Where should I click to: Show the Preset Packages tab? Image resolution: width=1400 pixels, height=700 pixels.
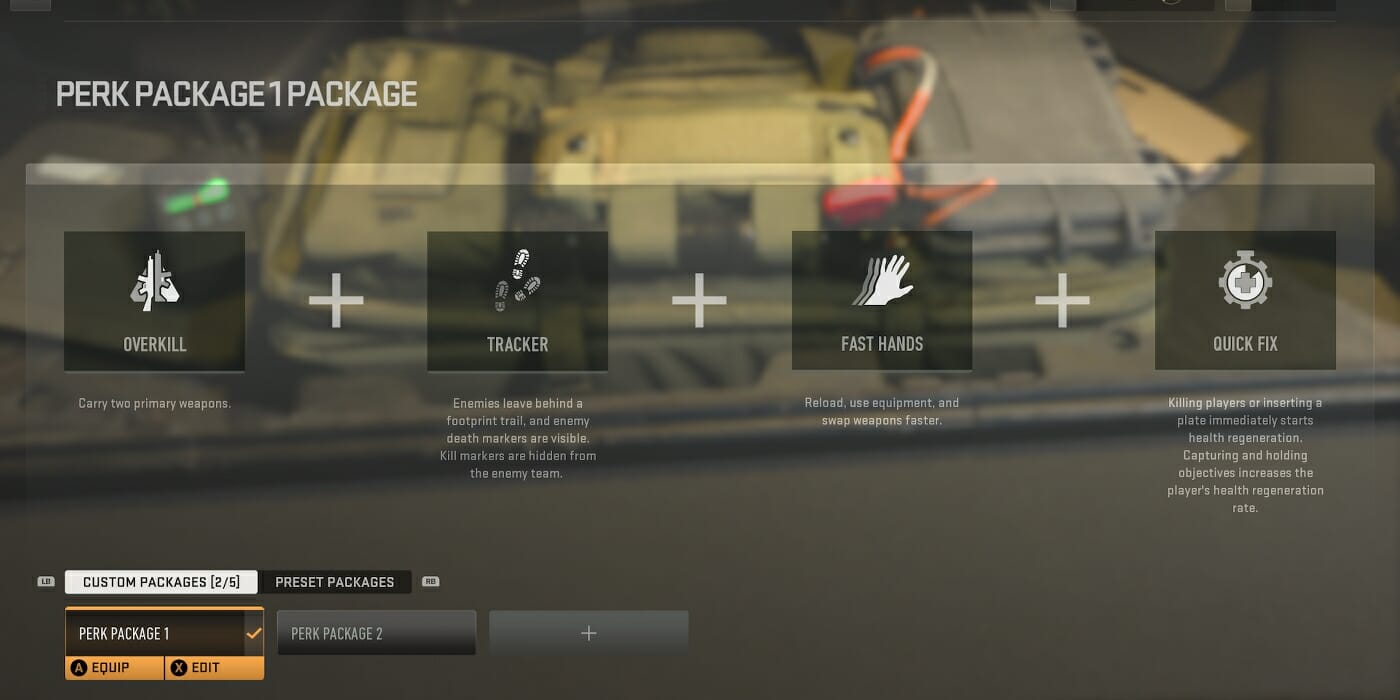click(335, 582)
